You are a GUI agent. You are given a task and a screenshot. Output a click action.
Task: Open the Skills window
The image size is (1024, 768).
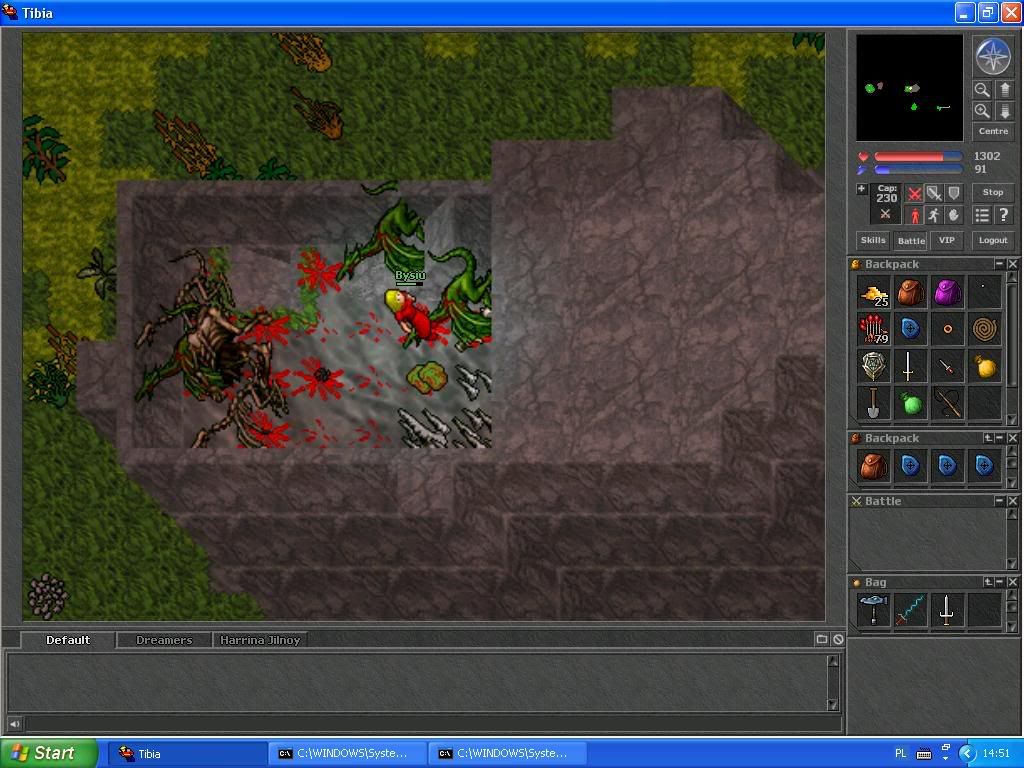[873, 240]
